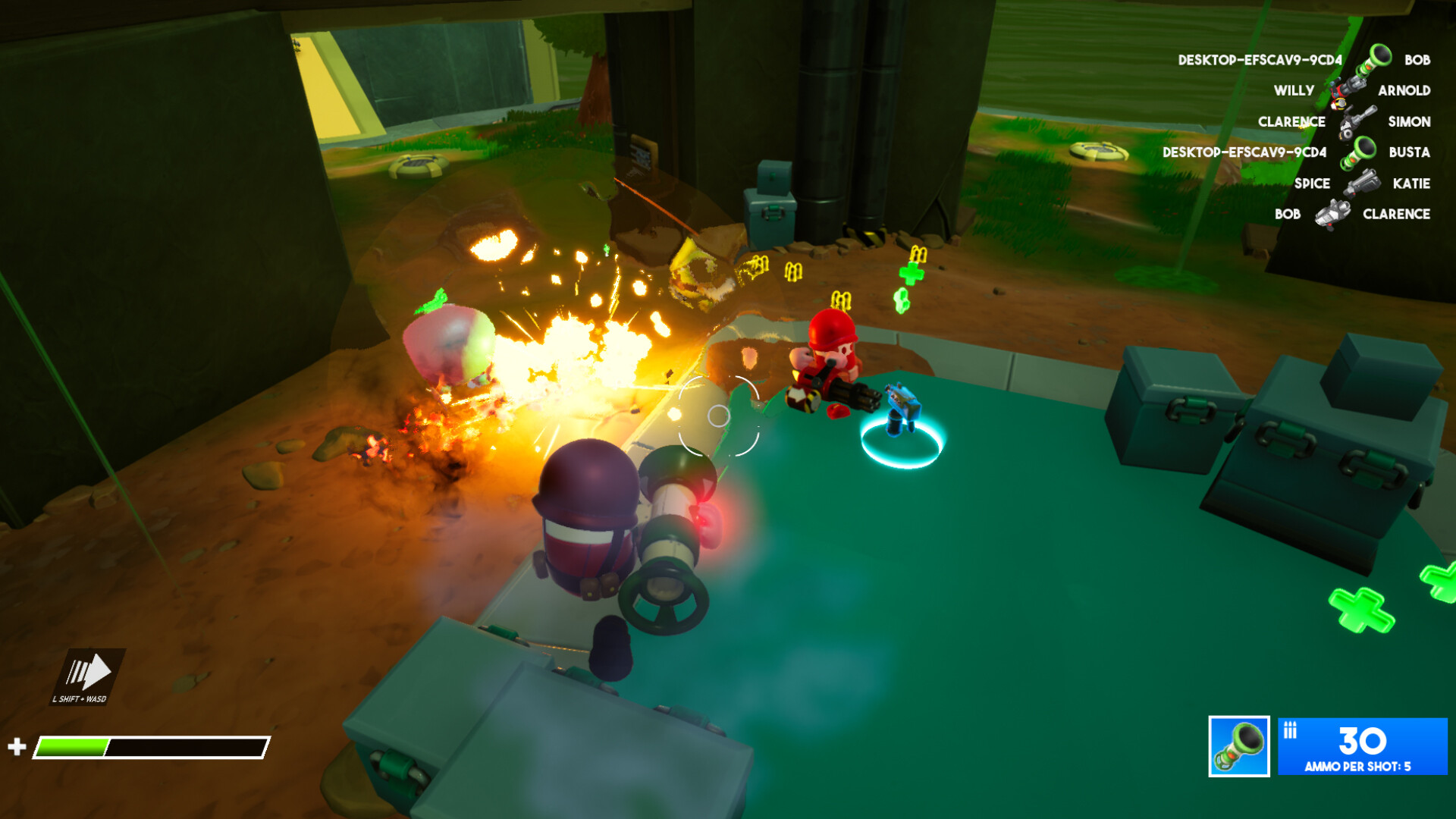
Task: Click the green health bar at bottom left
Action: coord(72,745)
